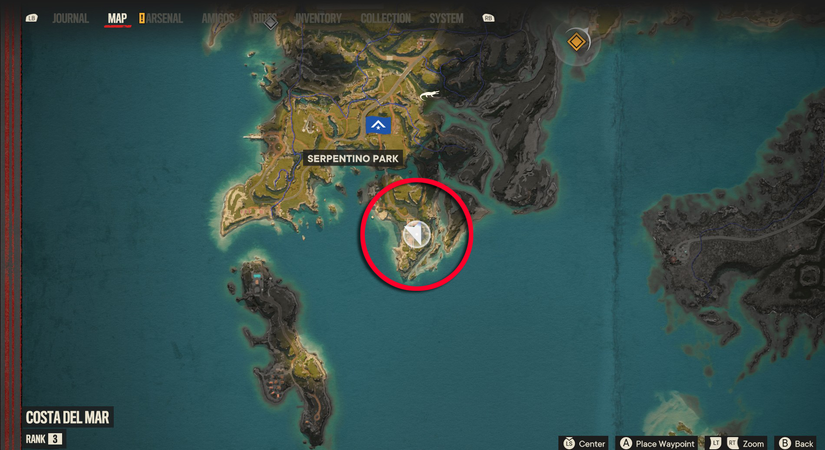Select the blue Serpentino Park location marker

[378, 124]
